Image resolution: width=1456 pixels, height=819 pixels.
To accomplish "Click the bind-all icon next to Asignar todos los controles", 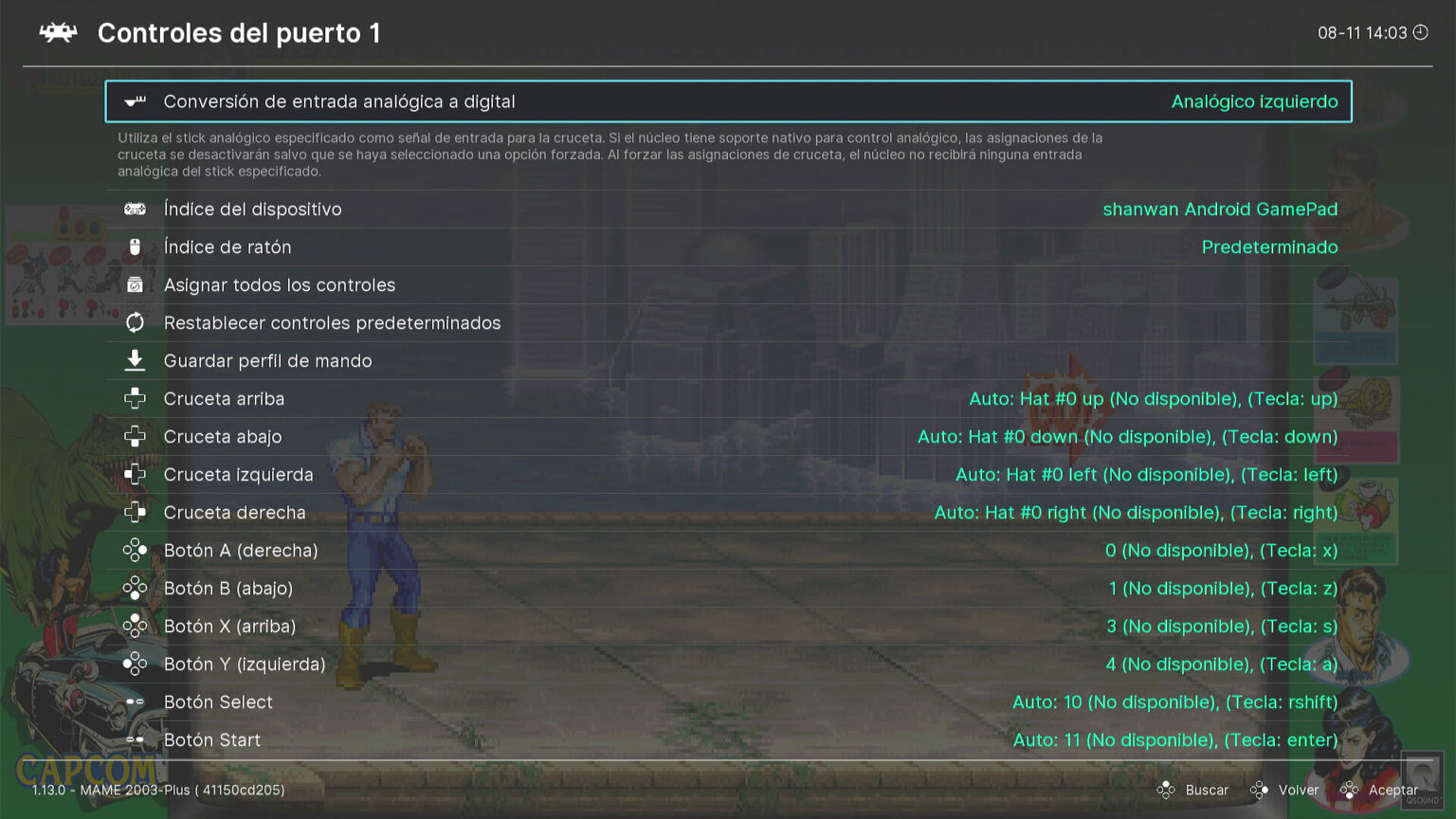I will tap(135, 284).
